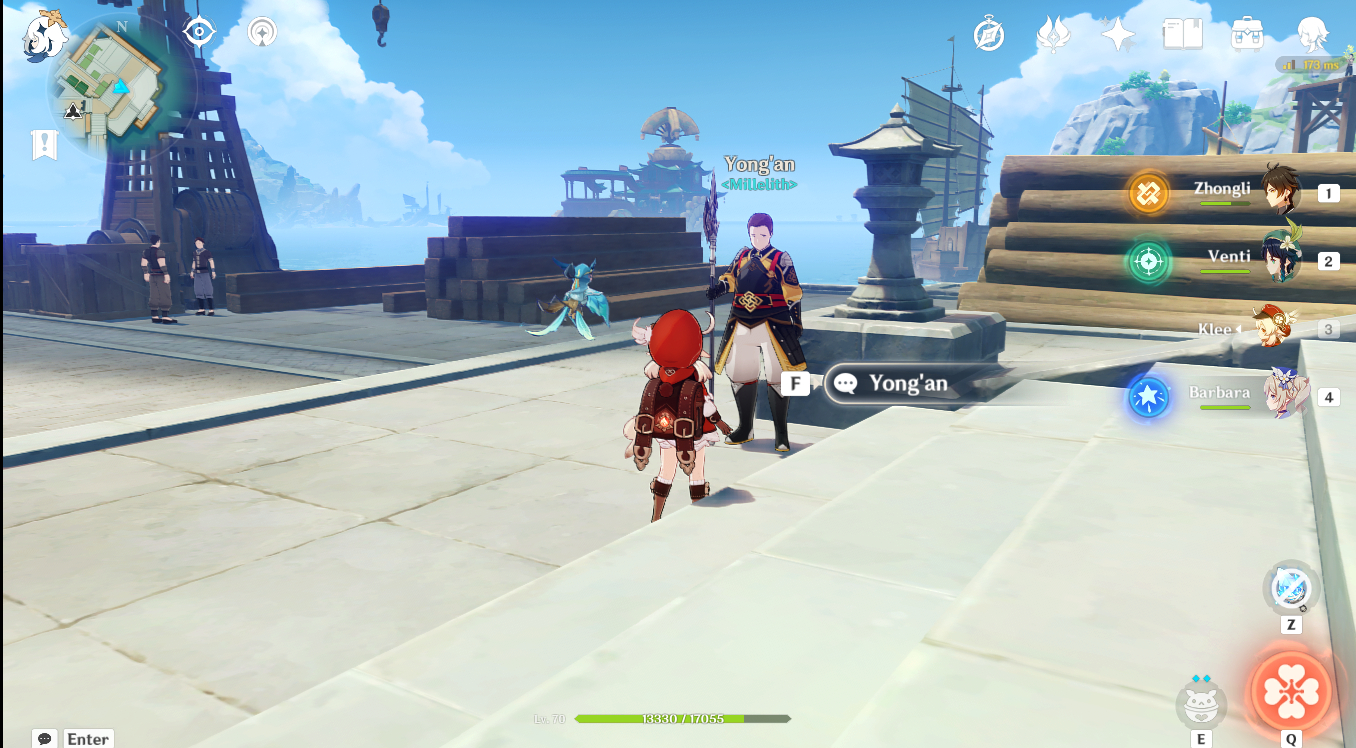Use the gadget icon above Z

[1291, 588]
